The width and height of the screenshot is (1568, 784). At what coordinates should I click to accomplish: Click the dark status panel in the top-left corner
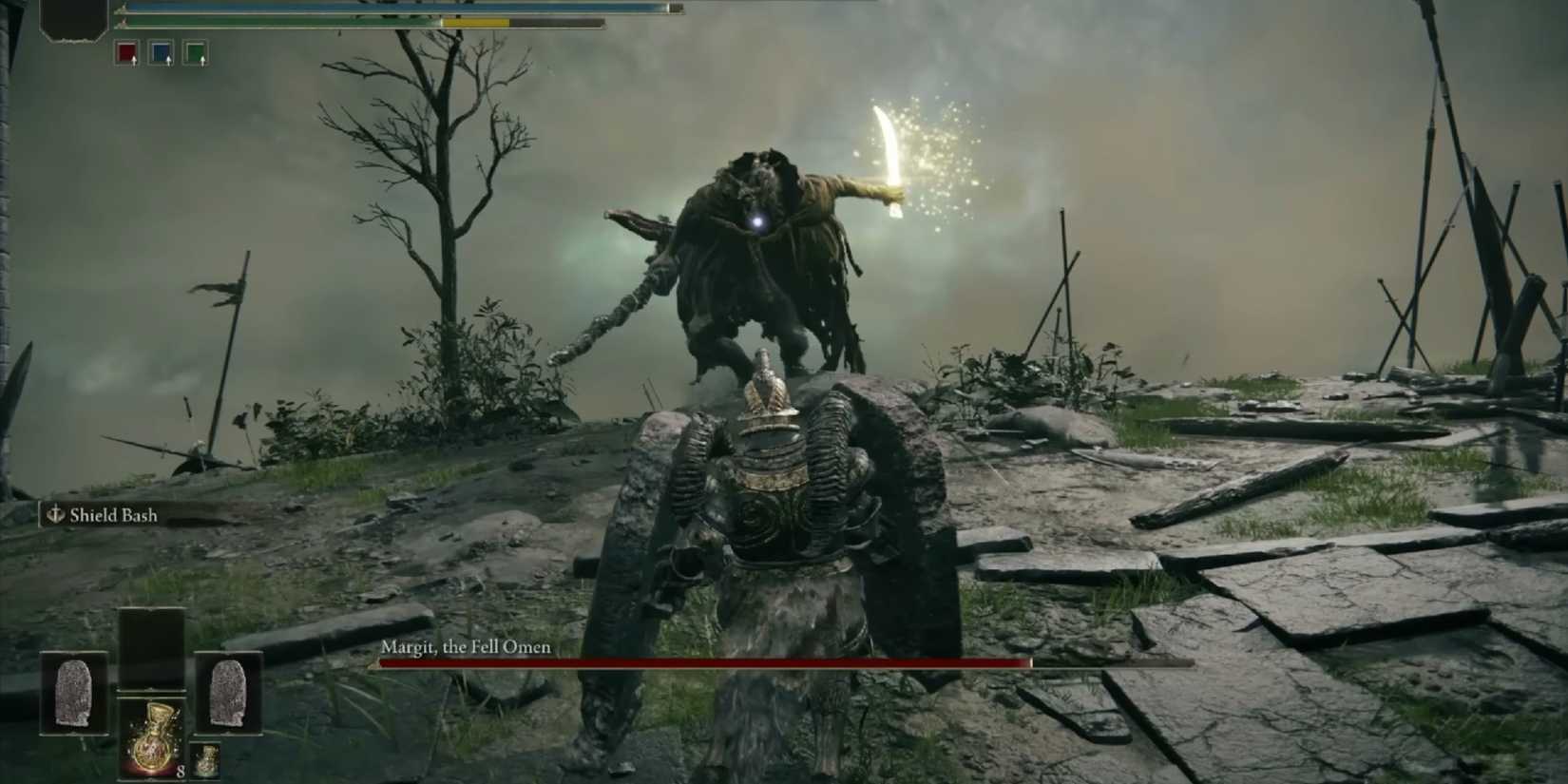click(73, 21)
